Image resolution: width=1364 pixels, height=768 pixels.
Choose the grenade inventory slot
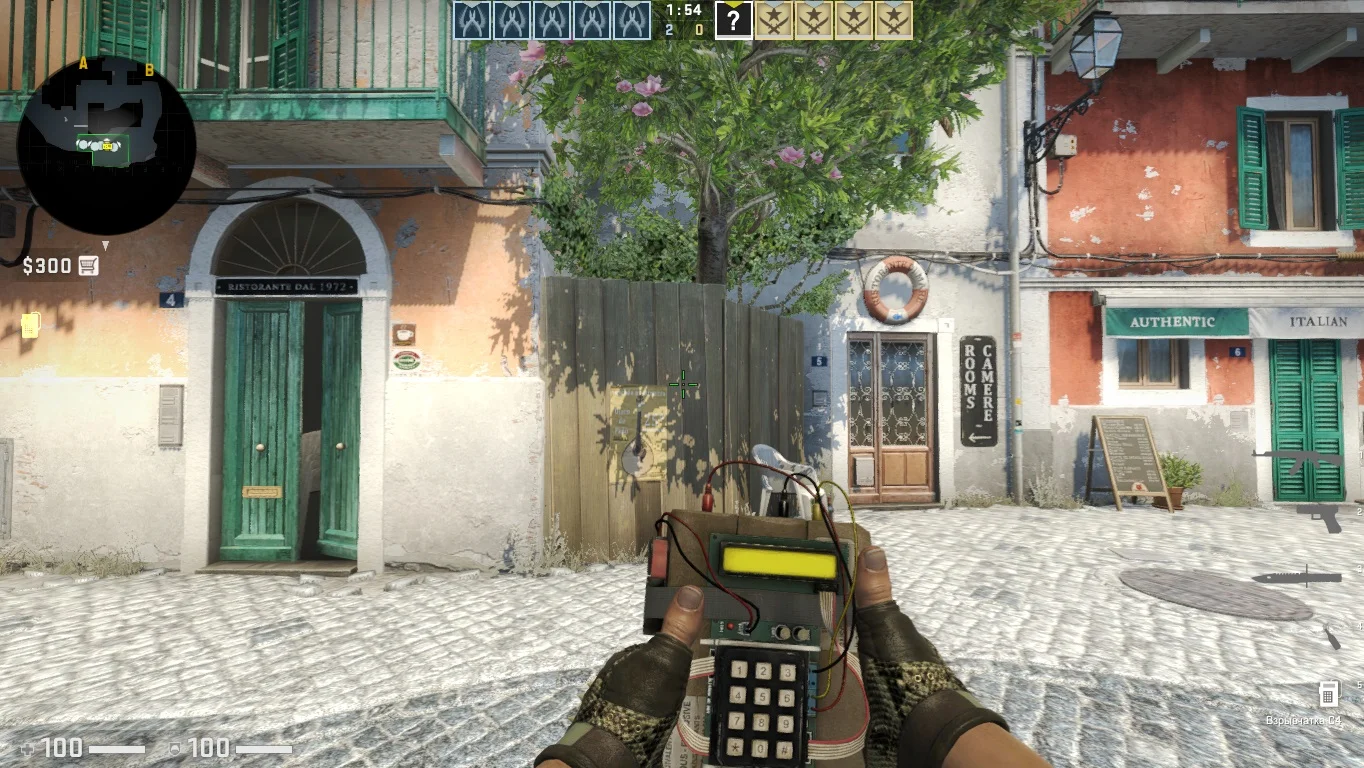(1331, 636)
